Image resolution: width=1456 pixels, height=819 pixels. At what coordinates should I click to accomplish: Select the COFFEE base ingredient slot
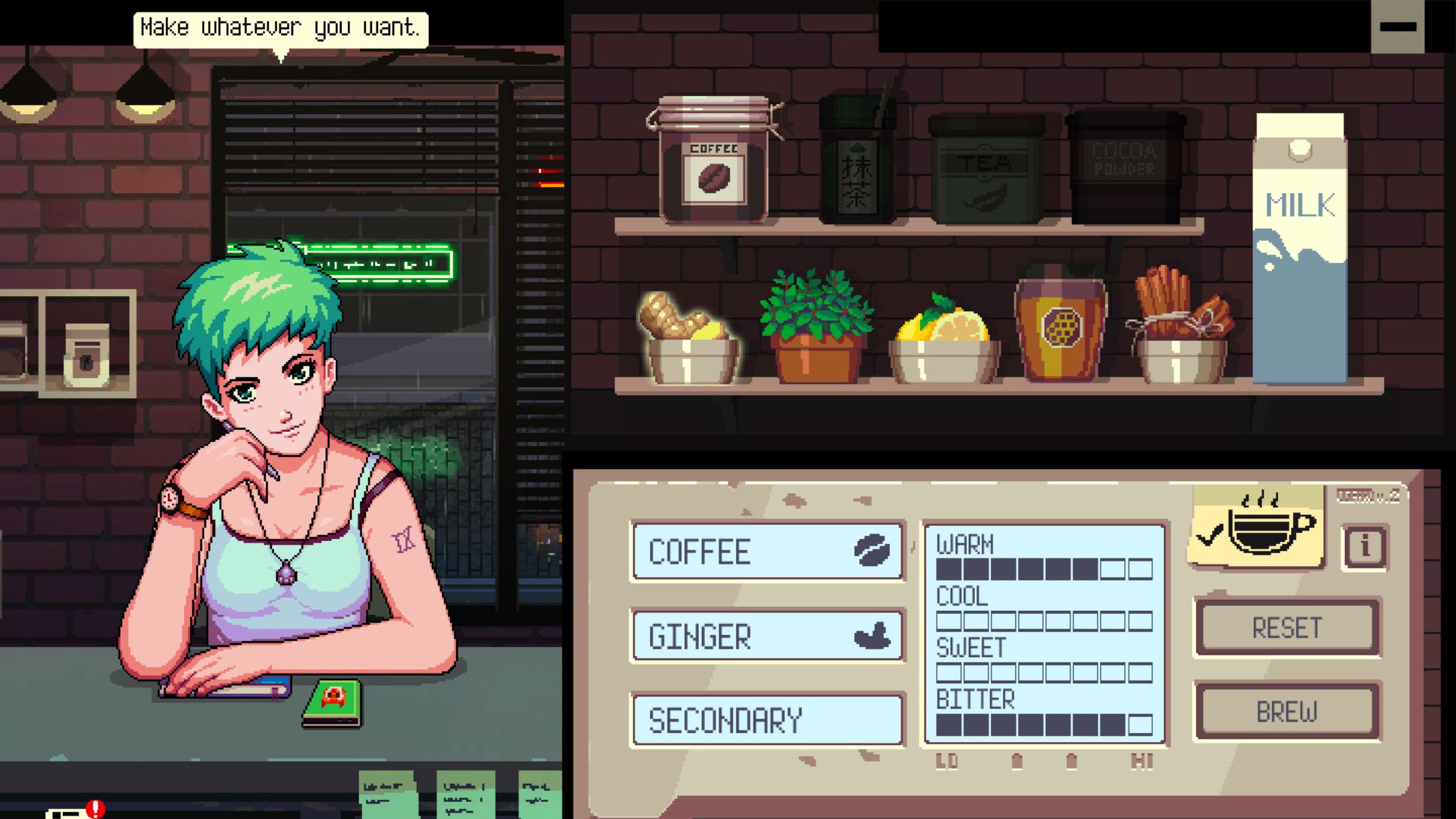point(767,551)
